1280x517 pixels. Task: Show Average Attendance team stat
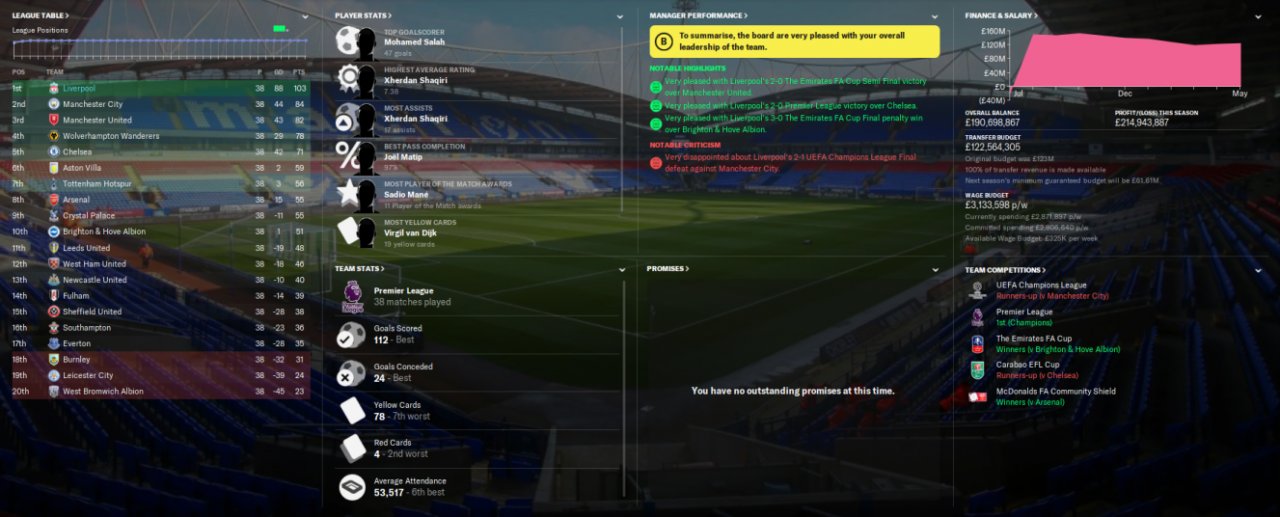tap(410, 486)
